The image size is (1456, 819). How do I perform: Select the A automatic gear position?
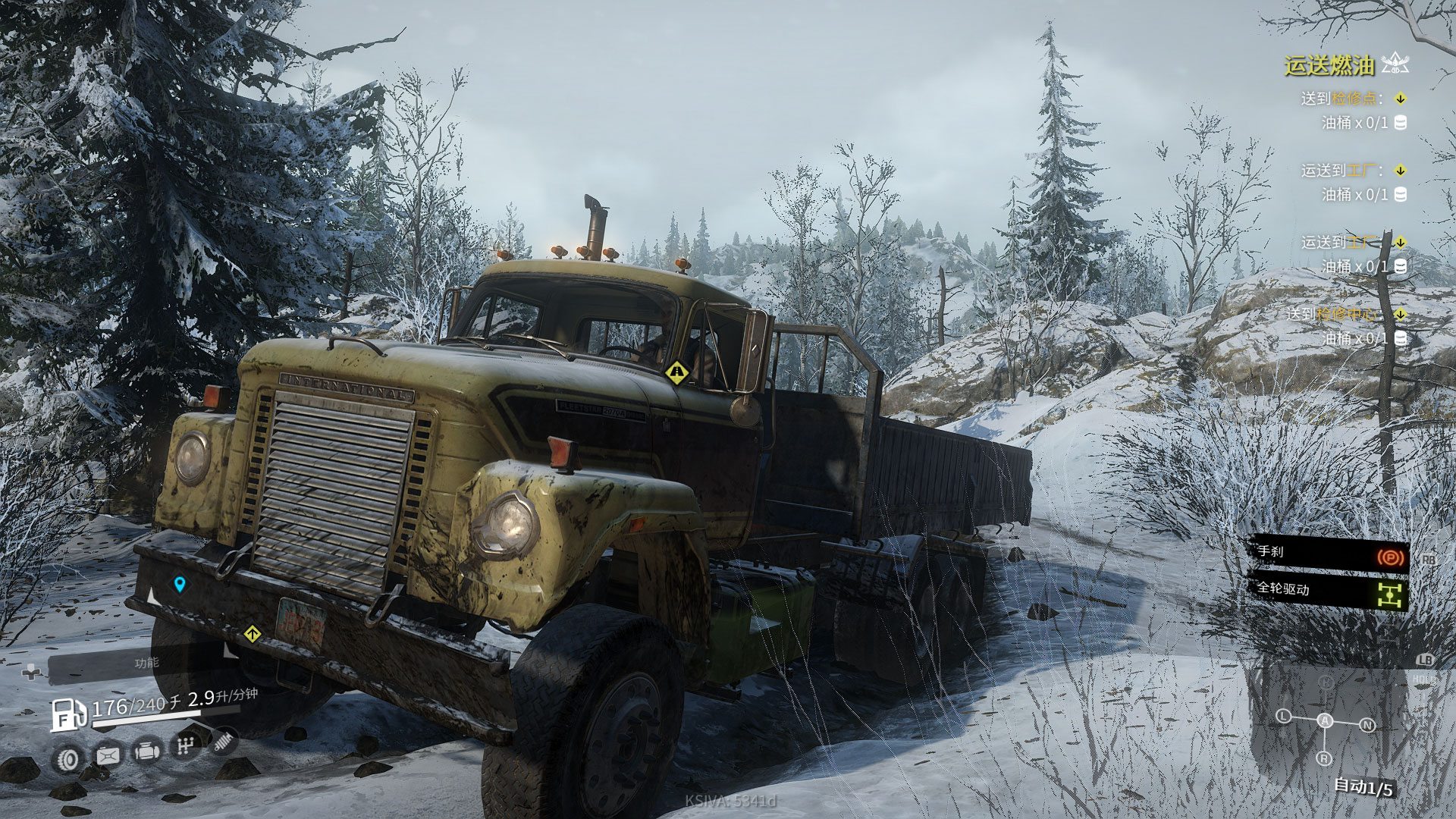1324,721
